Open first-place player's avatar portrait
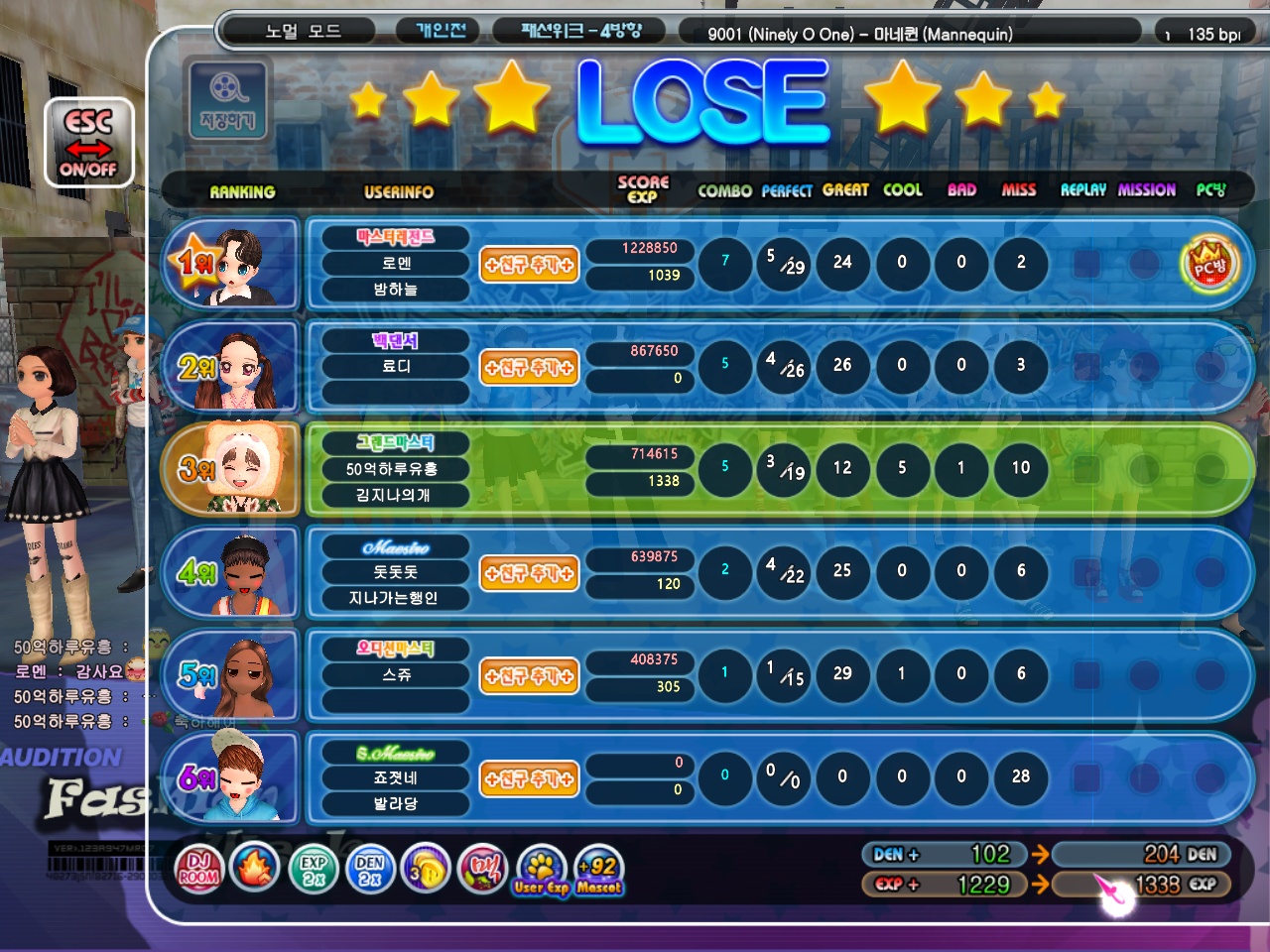Screen dimensions: 1270x952 [236, 264]
